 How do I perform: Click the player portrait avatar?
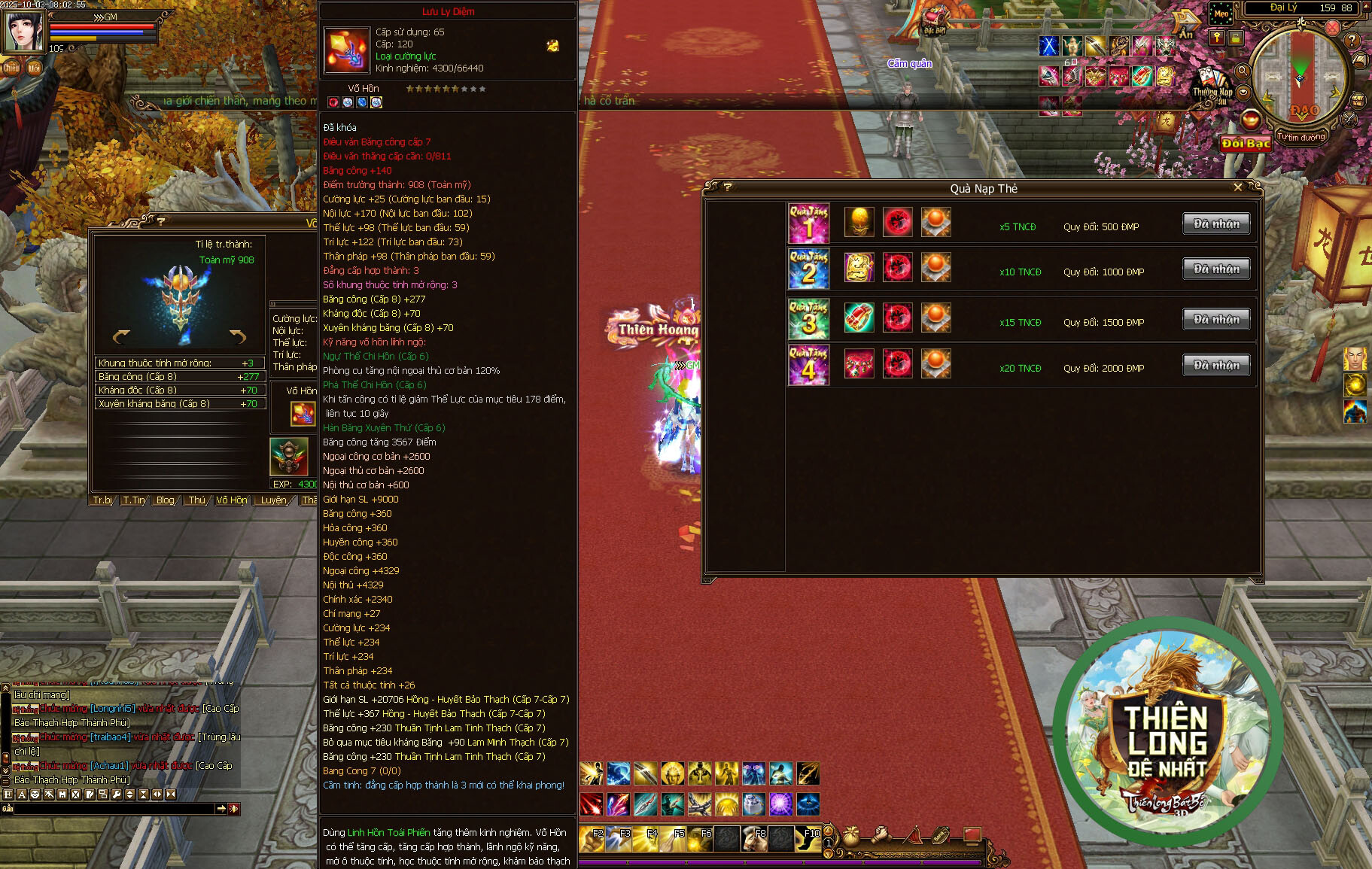click(24, 31)
